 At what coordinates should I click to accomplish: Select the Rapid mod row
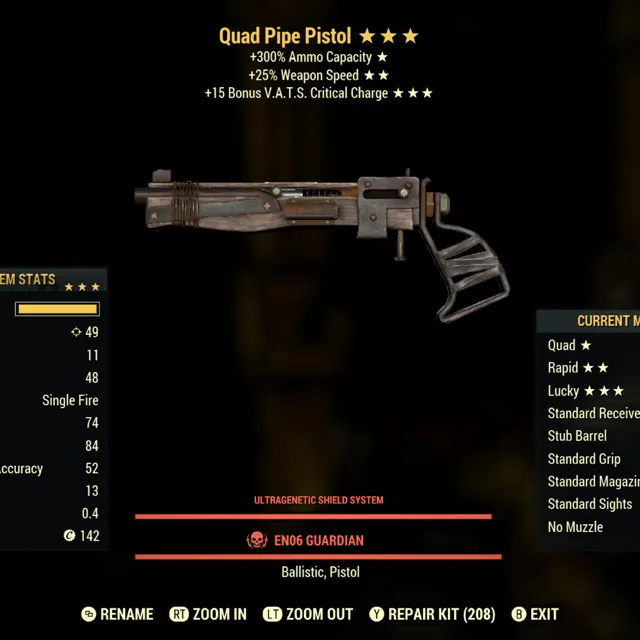point(578,368)
